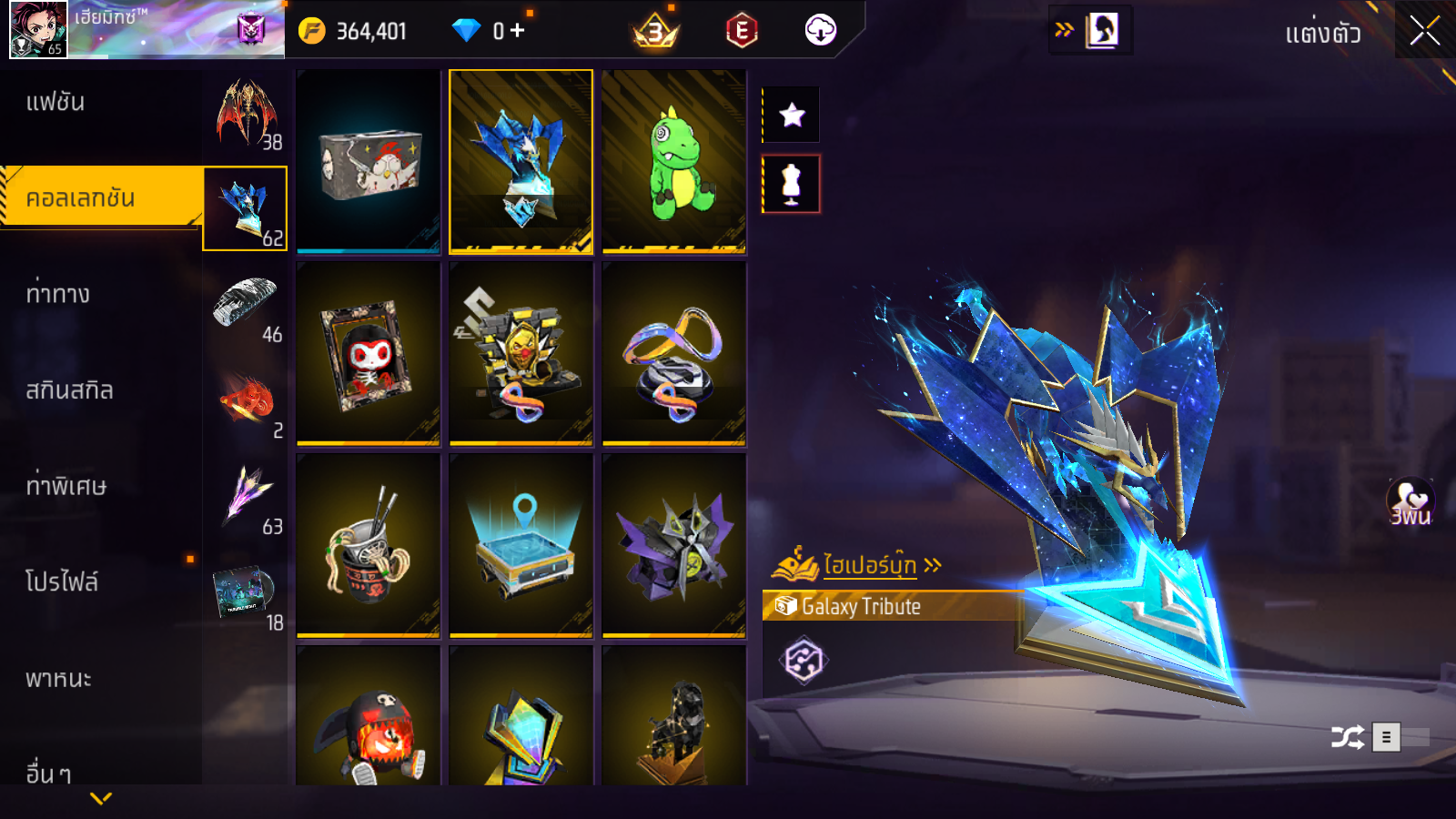Select the green dinosaur plush item
This screenshot has height=819, width=1456.
pyautogui.click(x=674, y=161)
